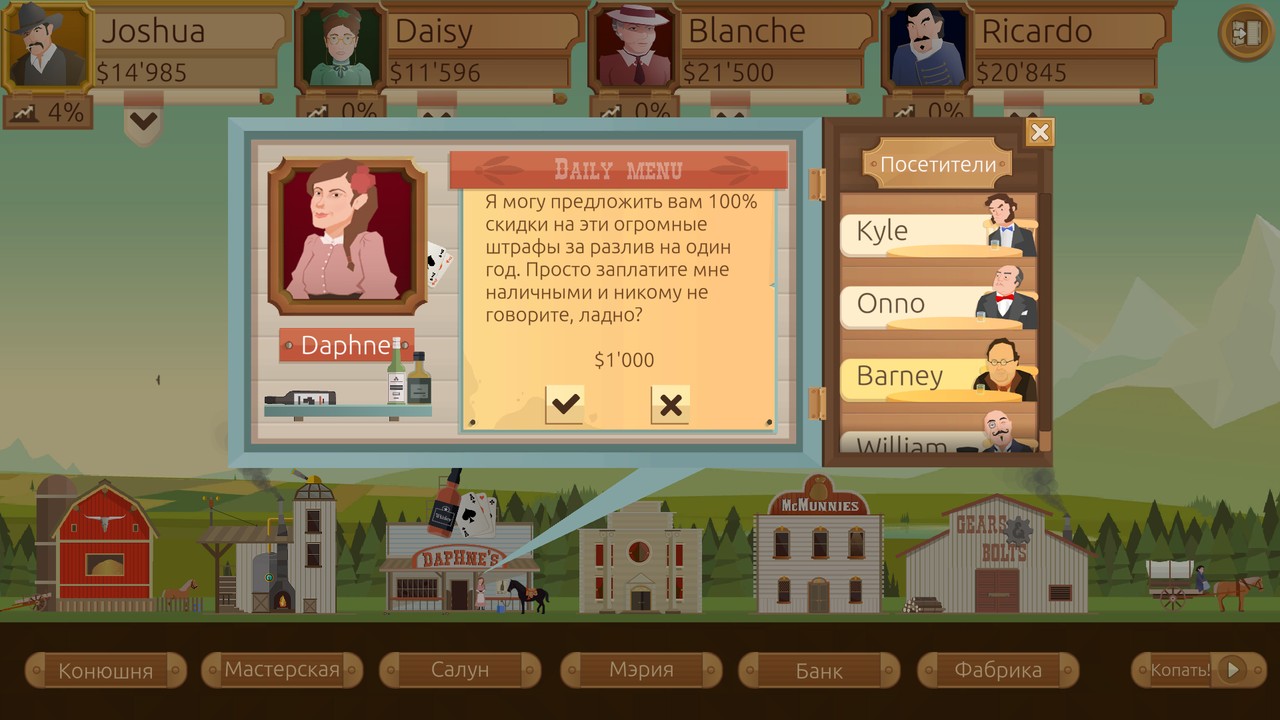The image size is (1280, 720).
Task: Open the exit menu icon
Action: point(1244,33)
